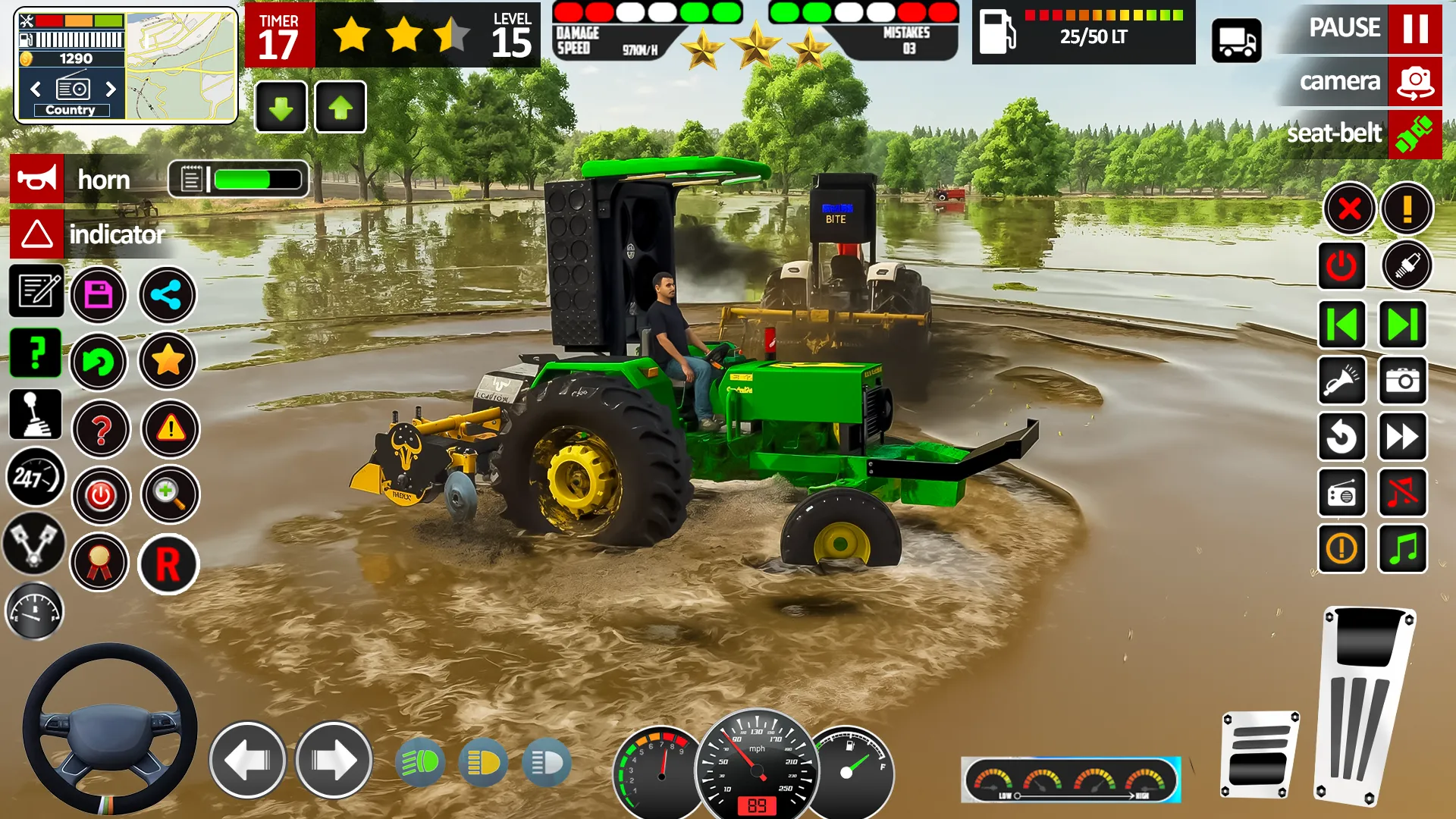Viewport: 1456px width, 819px height.
Task: Select the Country radio station label
Action: [71, 109]
